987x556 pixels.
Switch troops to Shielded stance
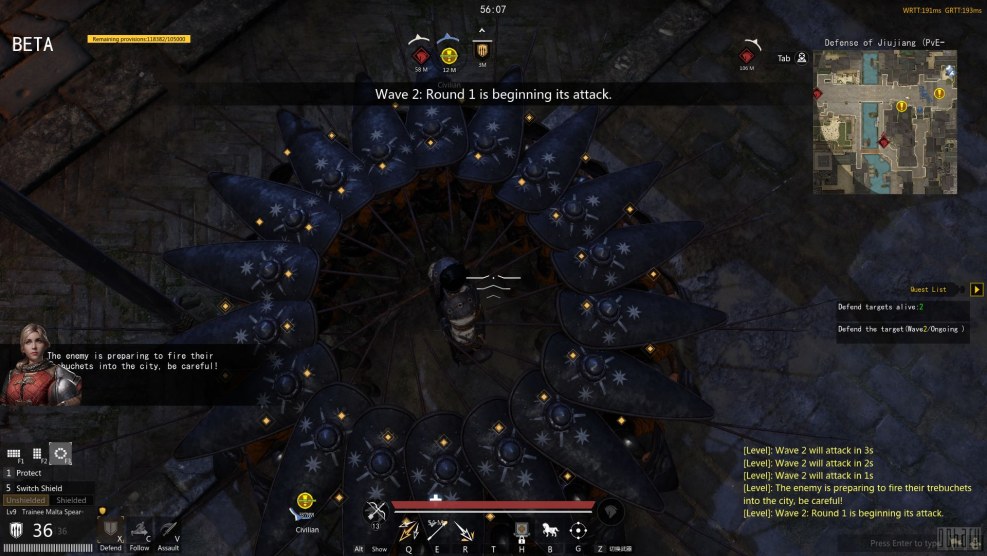[71, 500]
